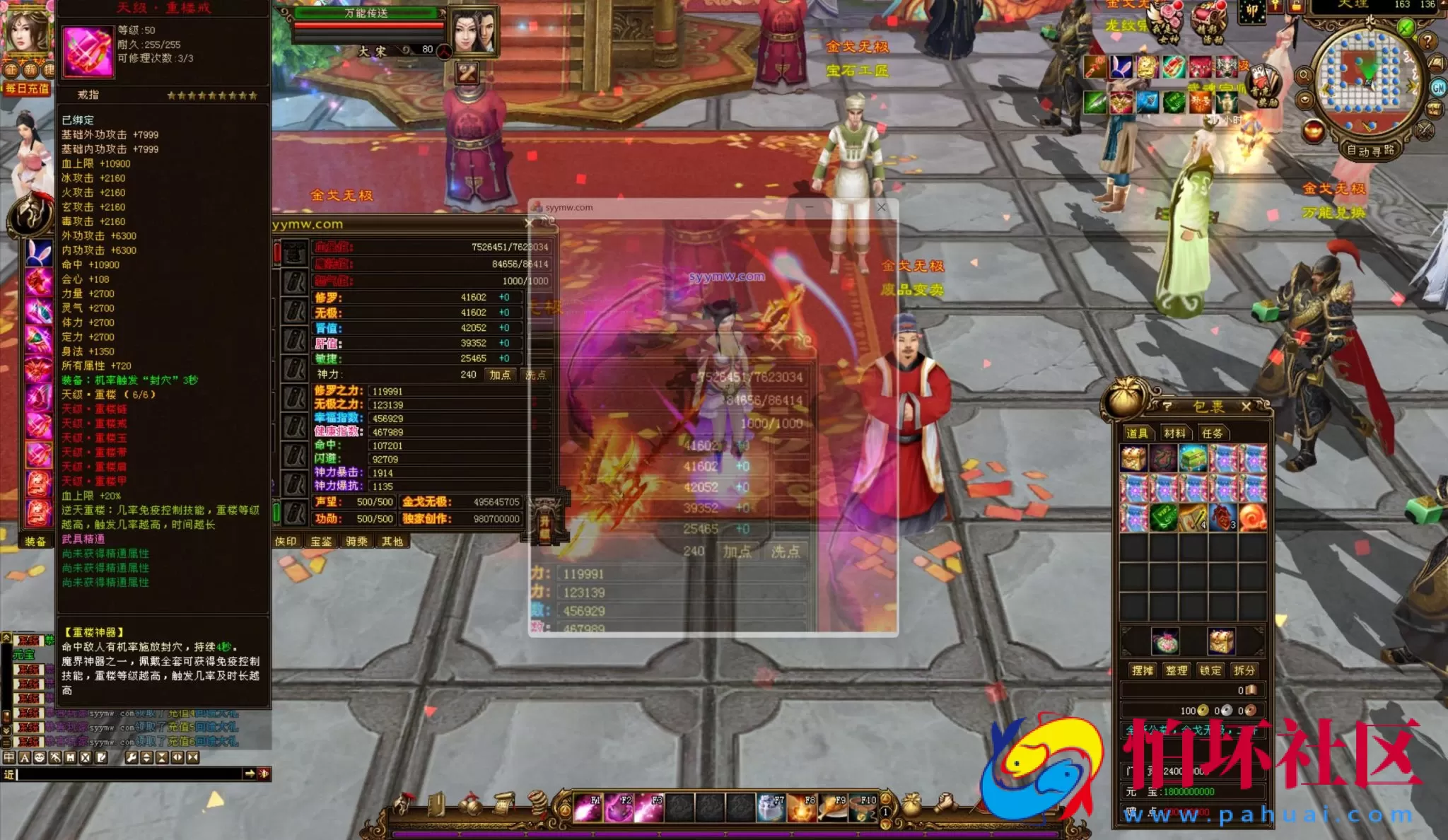The image size is (1448, 840).
Task: Open the 骑乘 tab in the character window
Action: [358, 541]
